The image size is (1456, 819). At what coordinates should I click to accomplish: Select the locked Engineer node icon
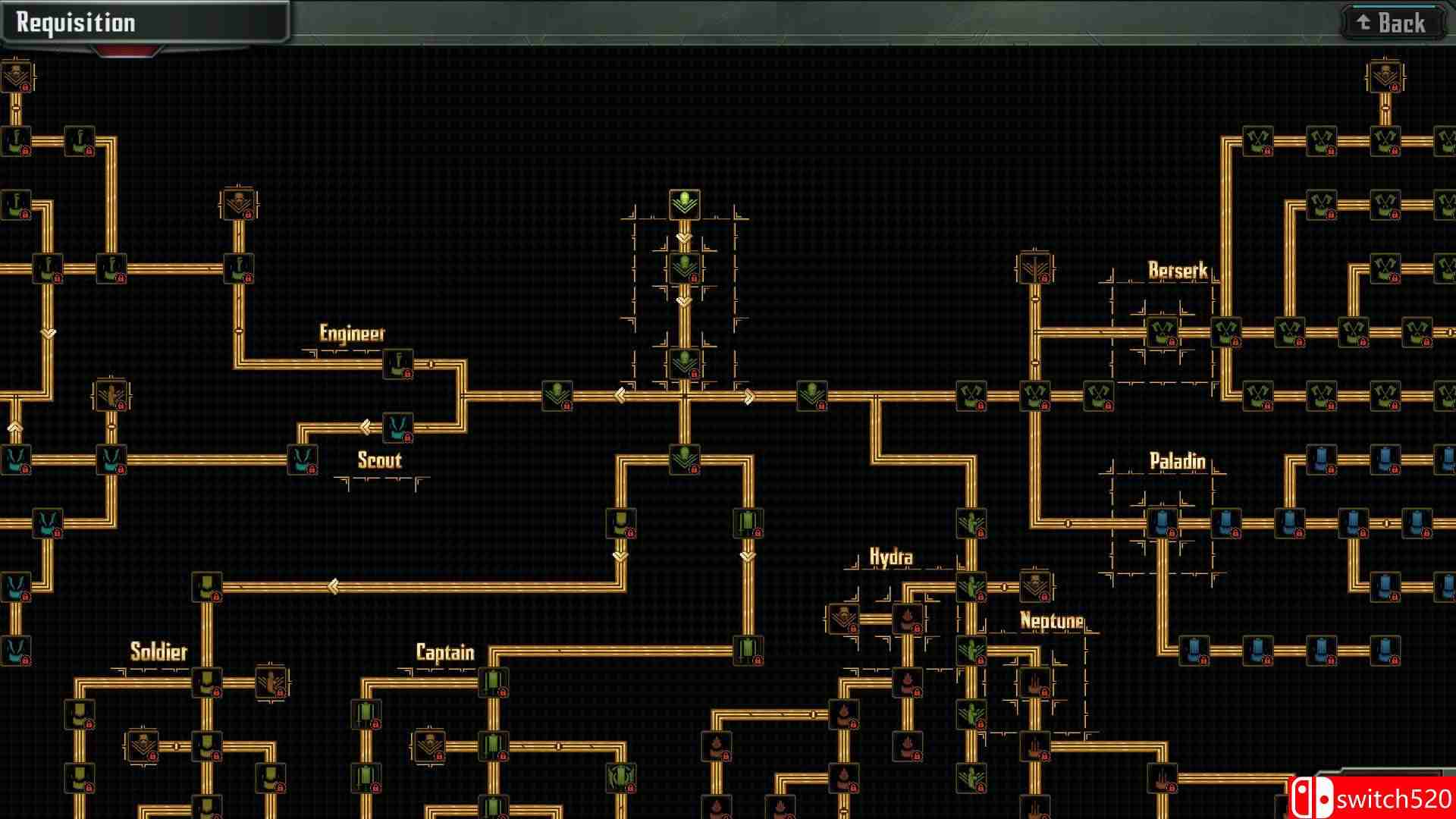tap(397, 364)
